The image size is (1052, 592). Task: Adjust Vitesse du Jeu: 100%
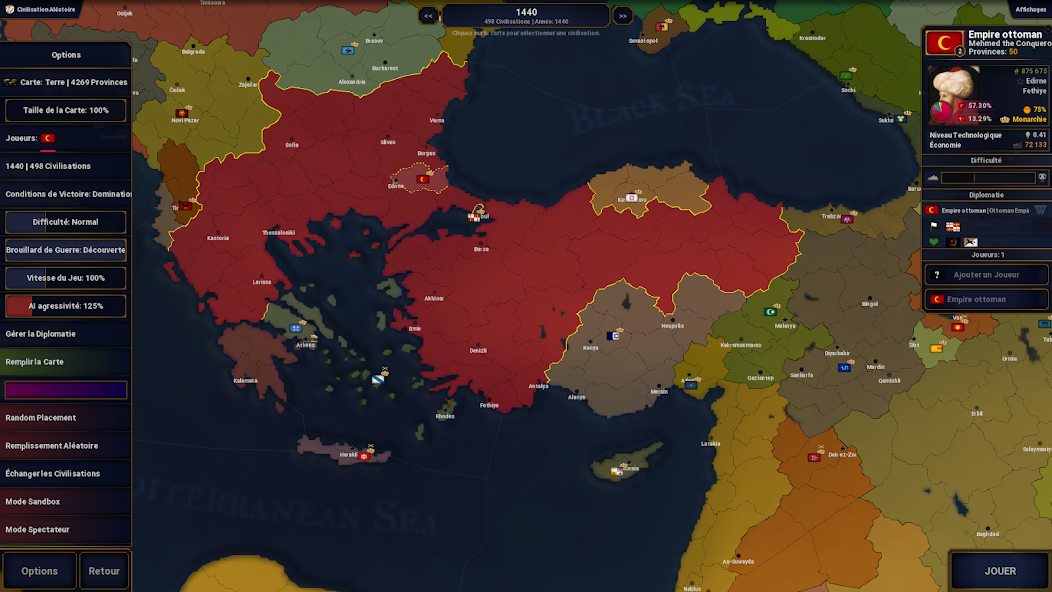click(x=66, y=278)
